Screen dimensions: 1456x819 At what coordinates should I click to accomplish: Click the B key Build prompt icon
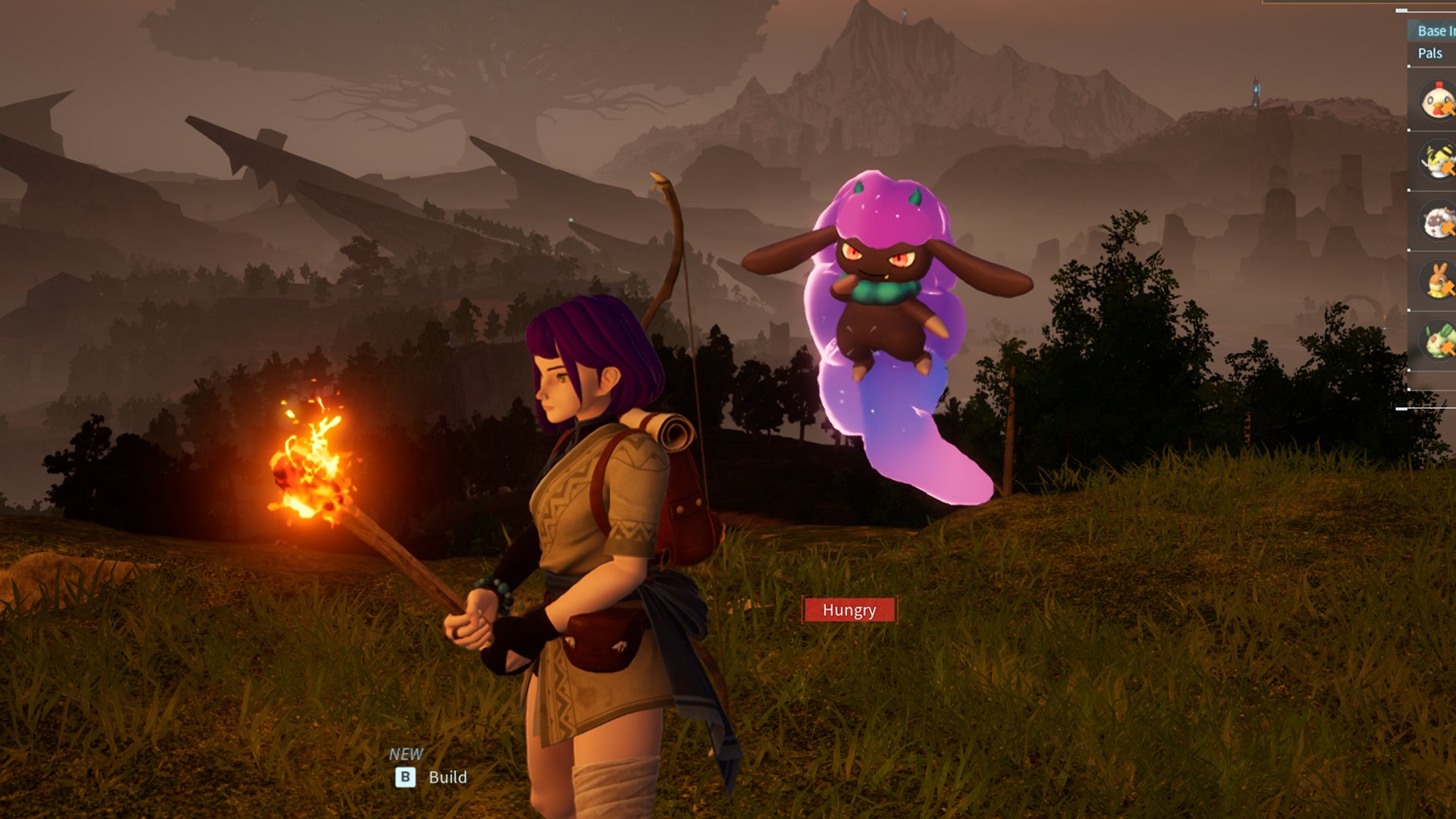coord(406,777)
